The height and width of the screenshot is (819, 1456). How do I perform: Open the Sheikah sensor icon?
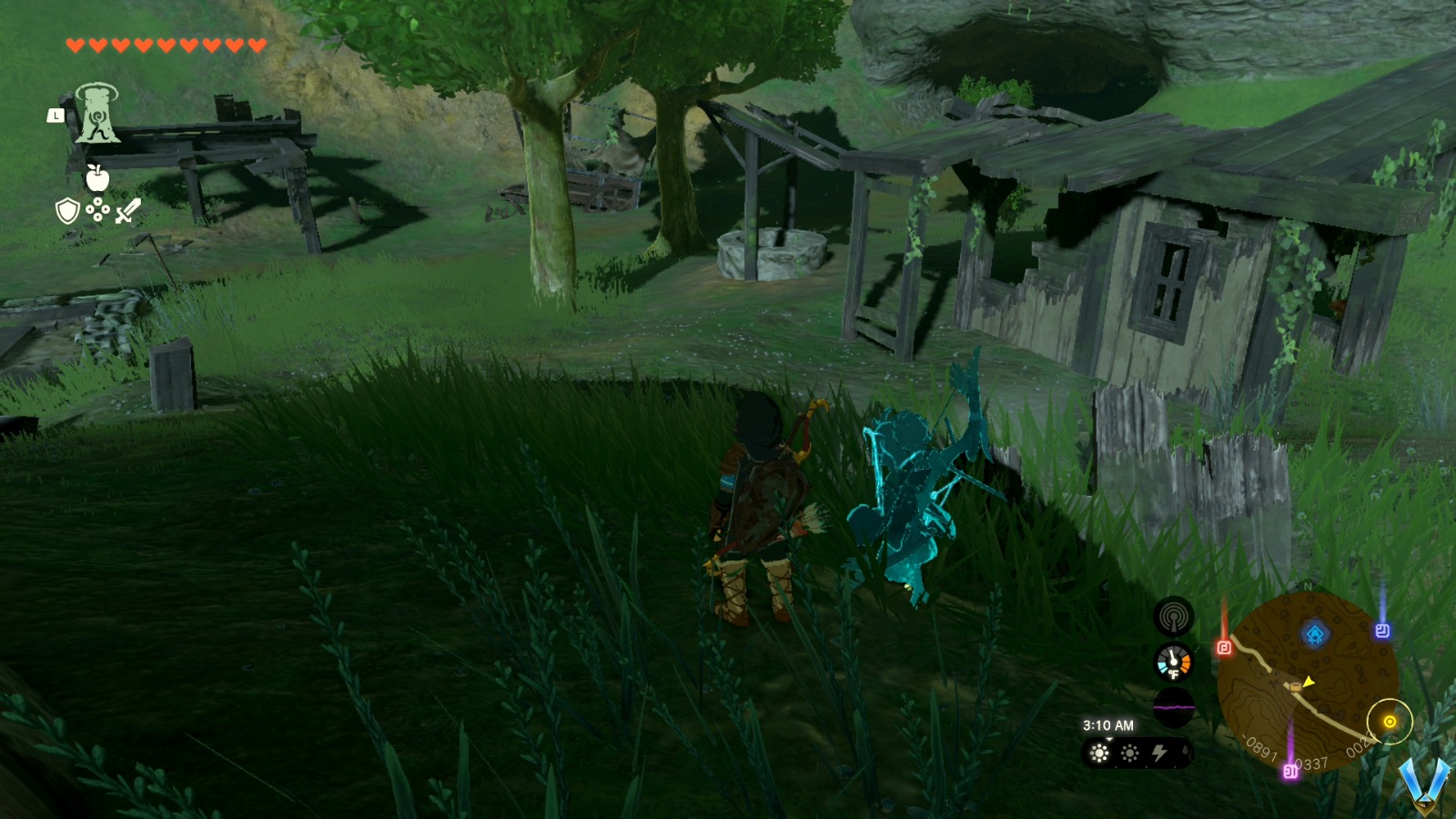(x=1174, y=615)
